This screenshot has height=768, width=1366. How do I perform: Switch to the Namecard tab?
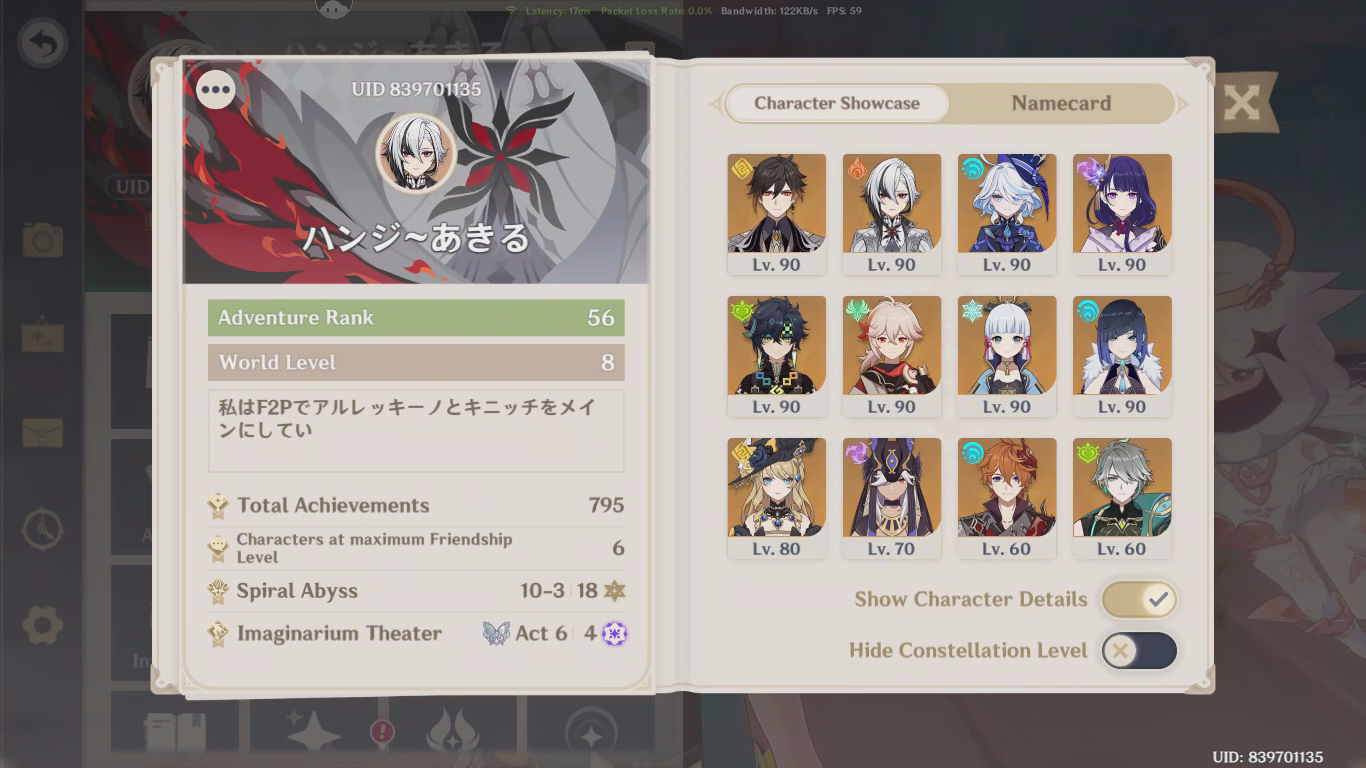pos(1059,103)
